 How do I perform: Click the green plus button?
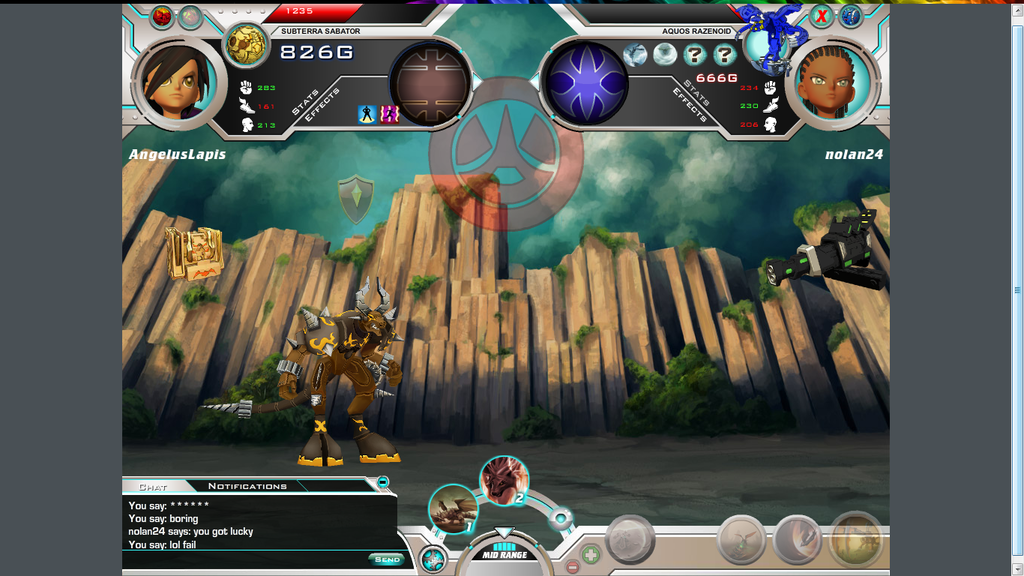click(591, 552)
